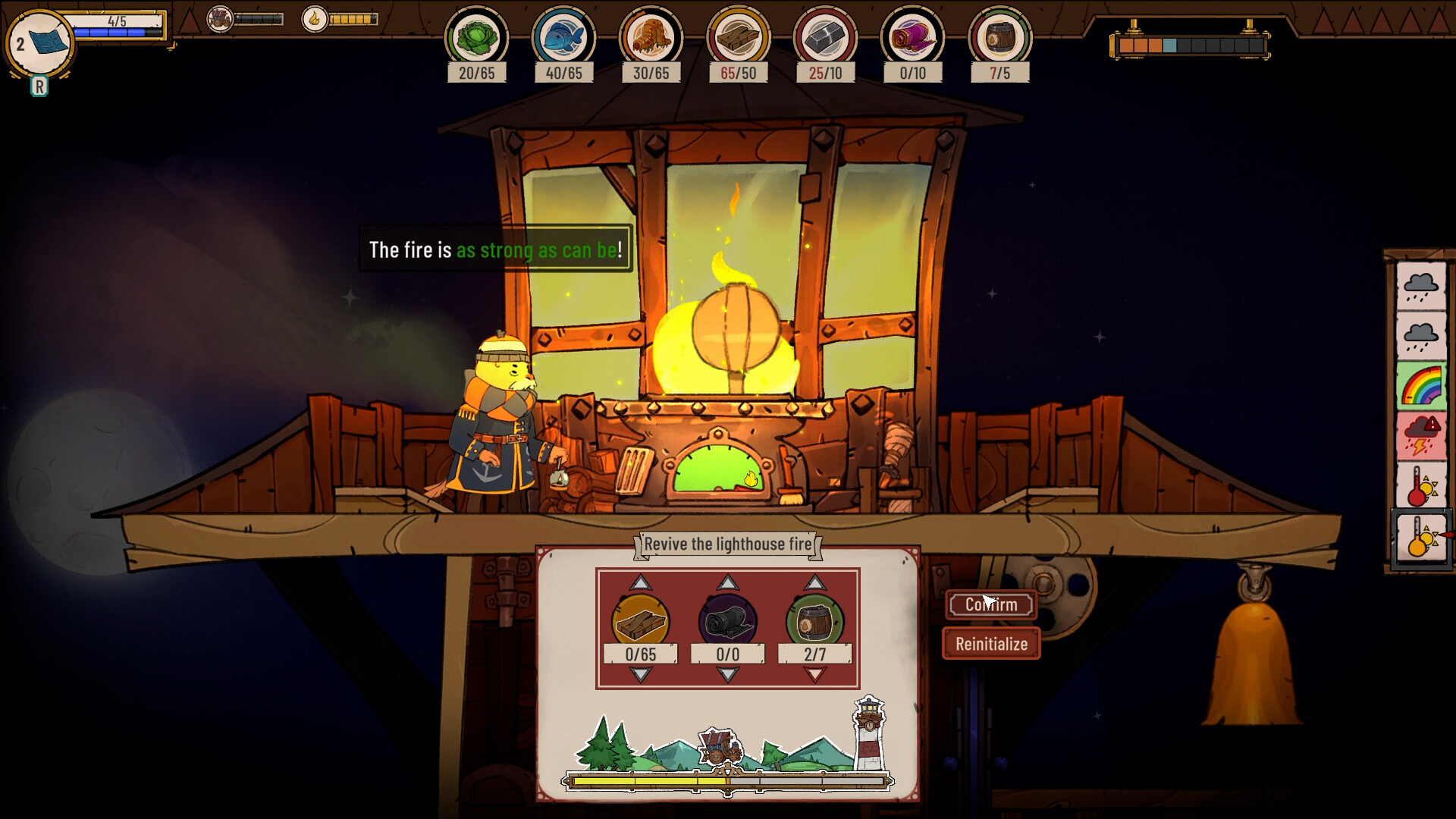The height and width of the screenshot is (819, 1456).
Task: Click the up arrow above the cannon slot
Action: [x=728, y=584]
